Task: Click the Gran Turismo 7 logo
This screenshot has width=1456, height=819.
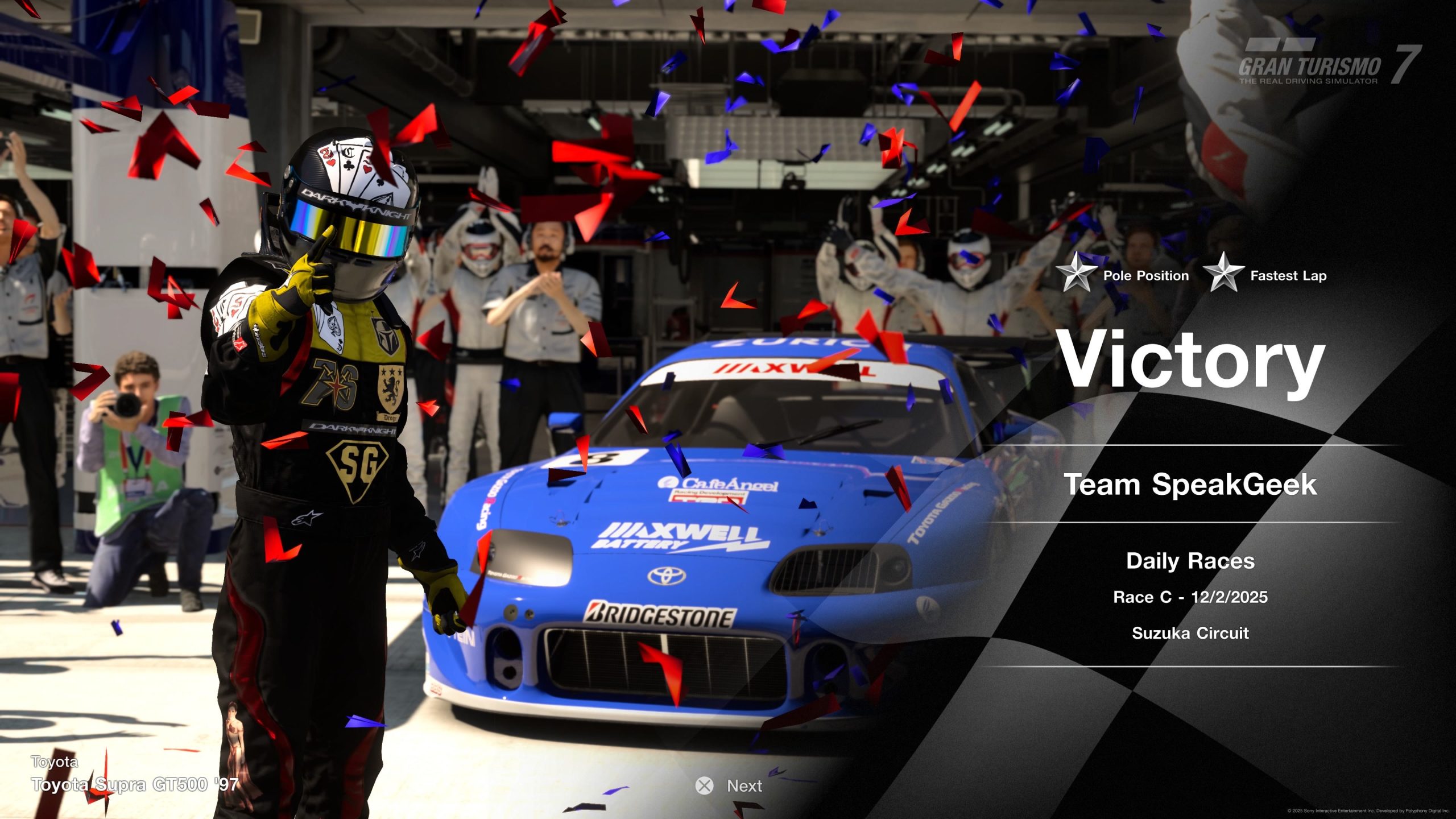Action: point(1302,63)
